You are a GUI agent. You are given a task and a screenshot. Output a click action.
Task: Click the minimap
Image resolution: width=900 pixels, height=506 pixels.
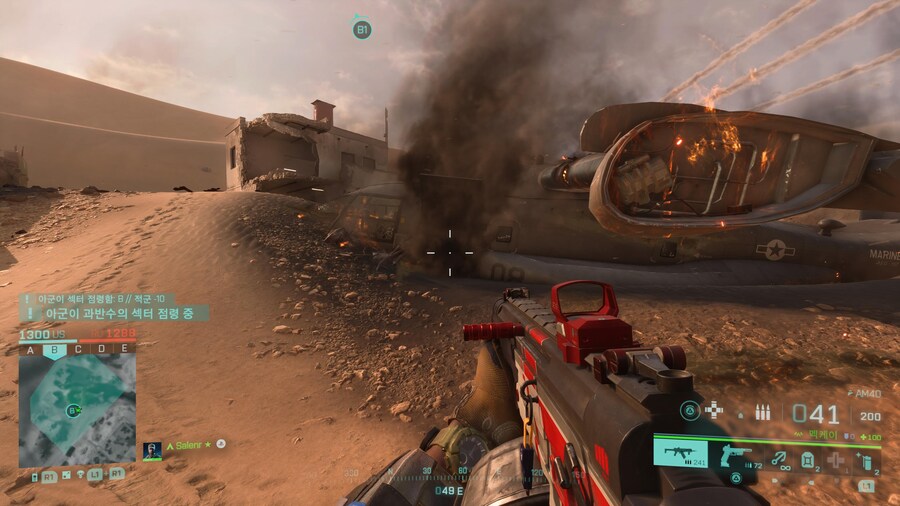click(x=77, y=411)
